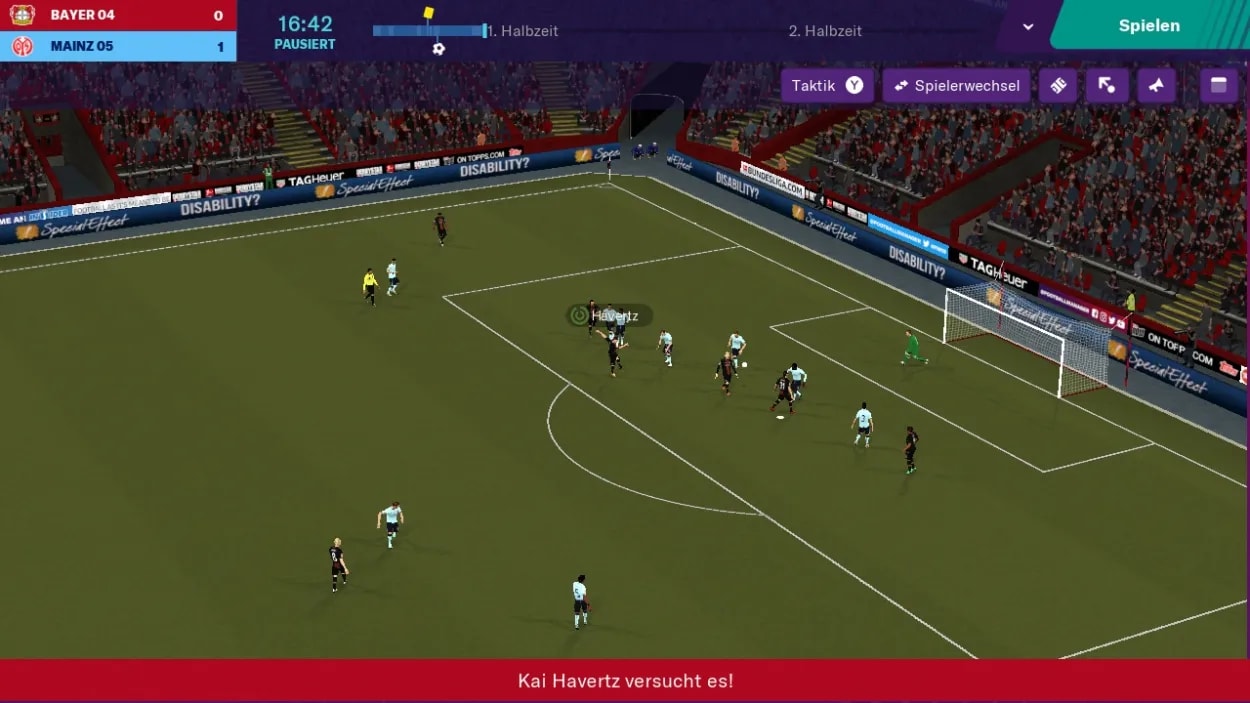Click the Spielen button to resume the match
Viewport: 1250px width, 703px height.
[x=1148, y=26]
